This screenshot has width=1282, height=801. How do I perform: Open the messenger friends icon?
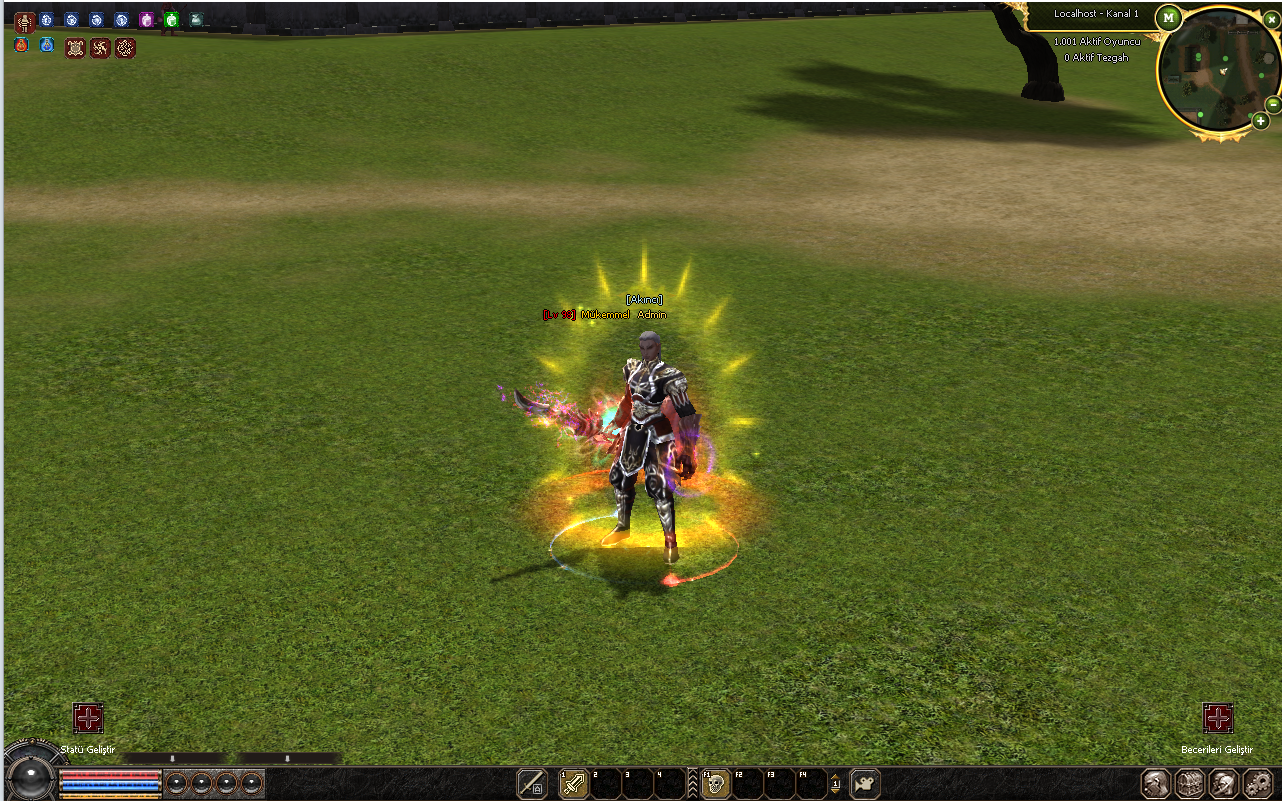pos(1223,783)
